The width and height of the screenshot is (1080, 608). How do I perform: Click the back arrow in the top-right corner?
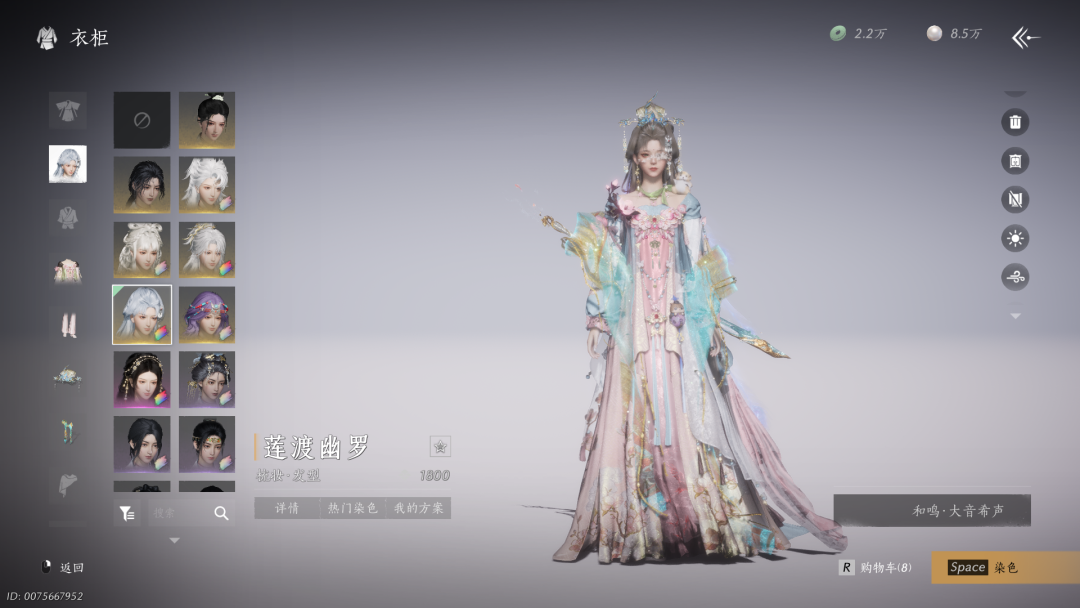[1026, 38]
